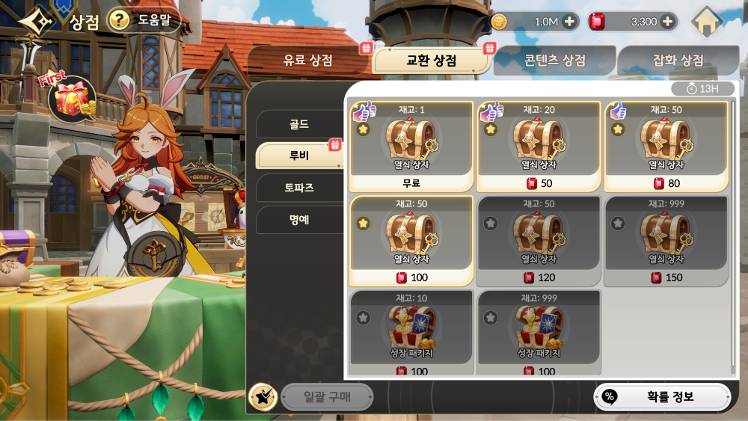Screen dimensions: 748x421
Task: Open the 확률 정보 probability info
Action: point(663,396)
